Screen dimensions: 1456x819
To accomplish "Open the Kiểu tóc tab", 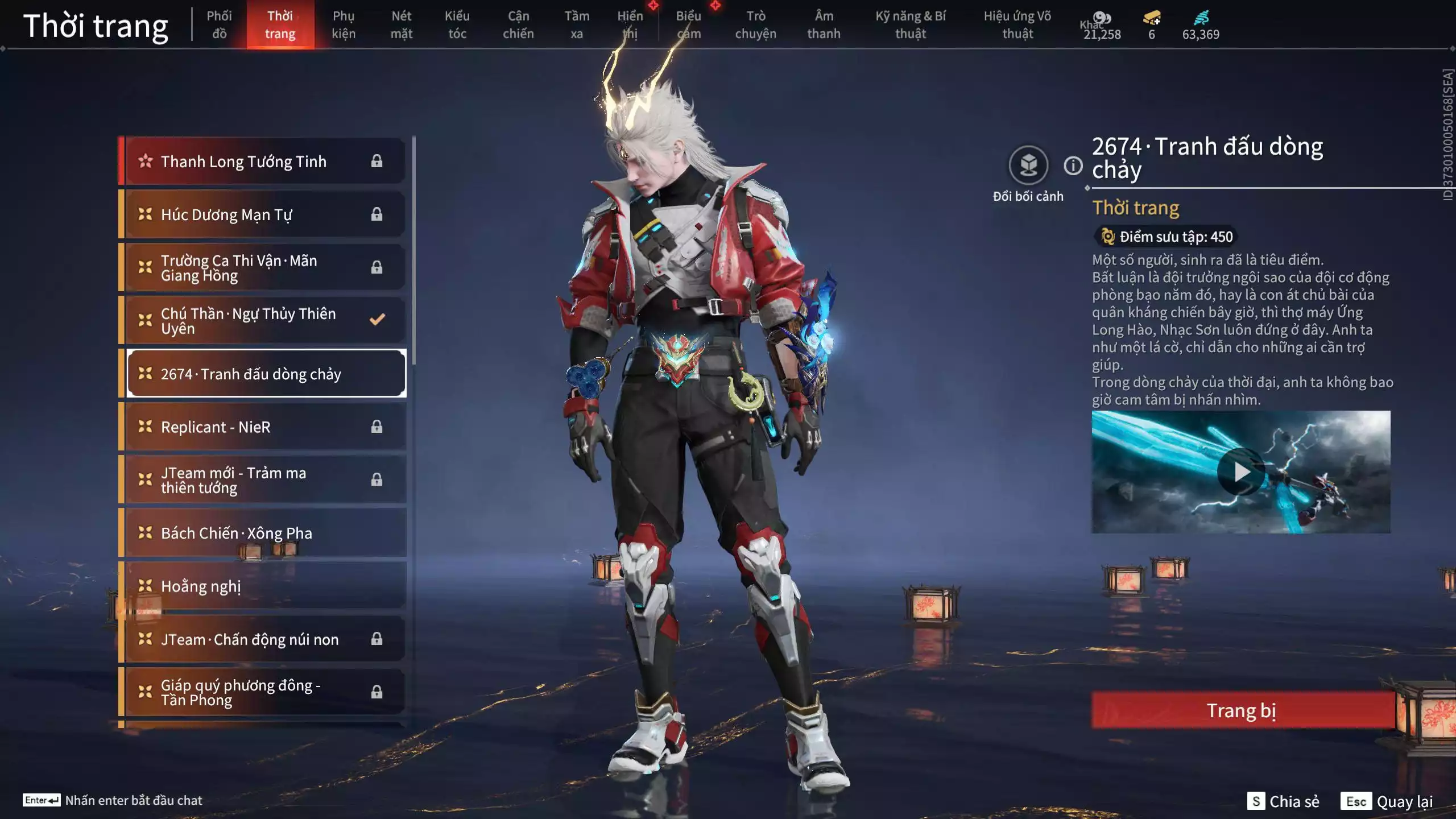I will (458, 24).
